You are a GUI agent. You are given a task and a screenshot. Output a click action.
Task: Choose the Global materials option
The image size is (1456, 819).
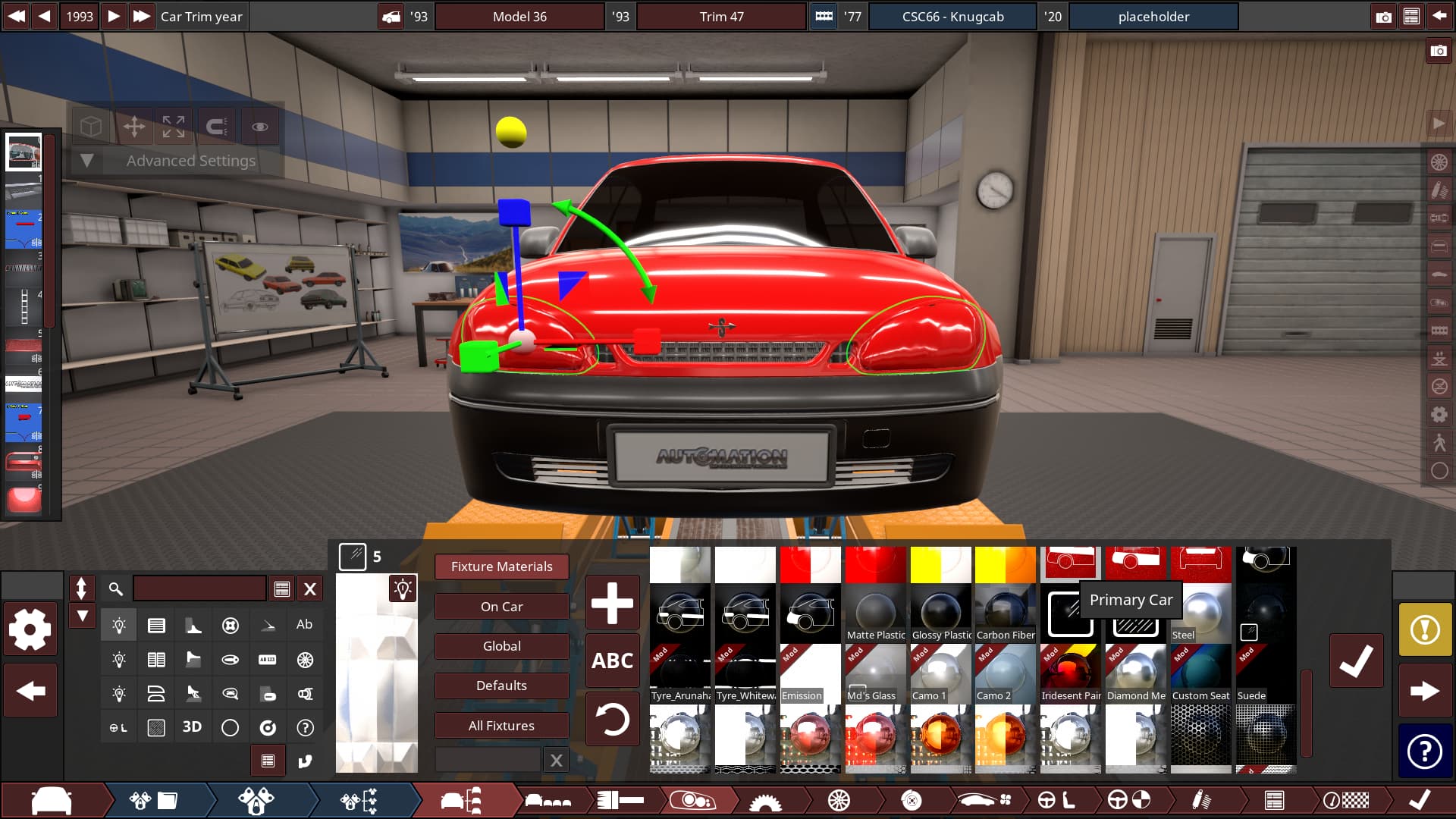(501, 646)
